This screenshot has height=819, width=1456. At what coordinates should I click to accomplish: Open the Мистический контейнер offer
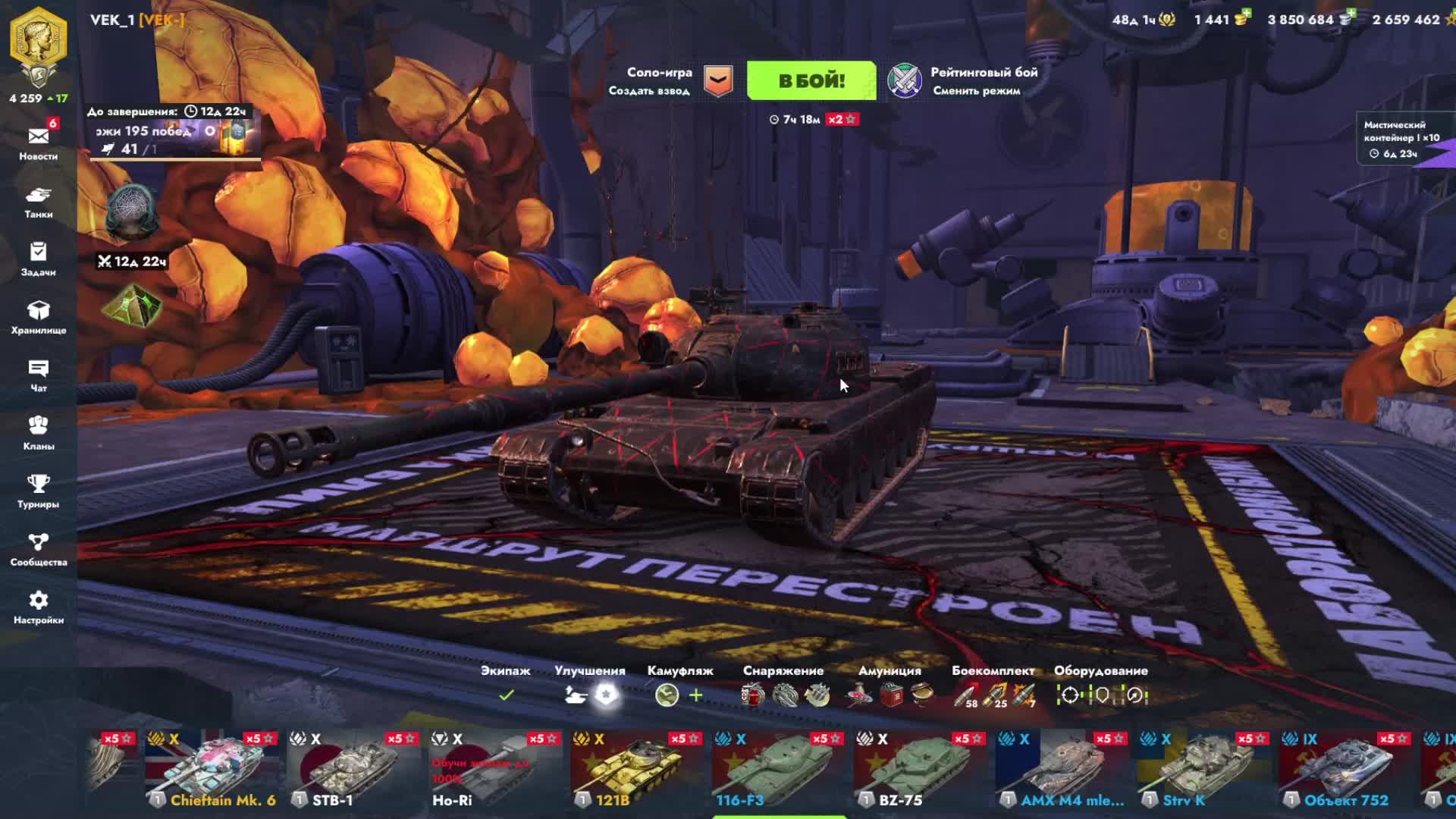point(1401,139)
